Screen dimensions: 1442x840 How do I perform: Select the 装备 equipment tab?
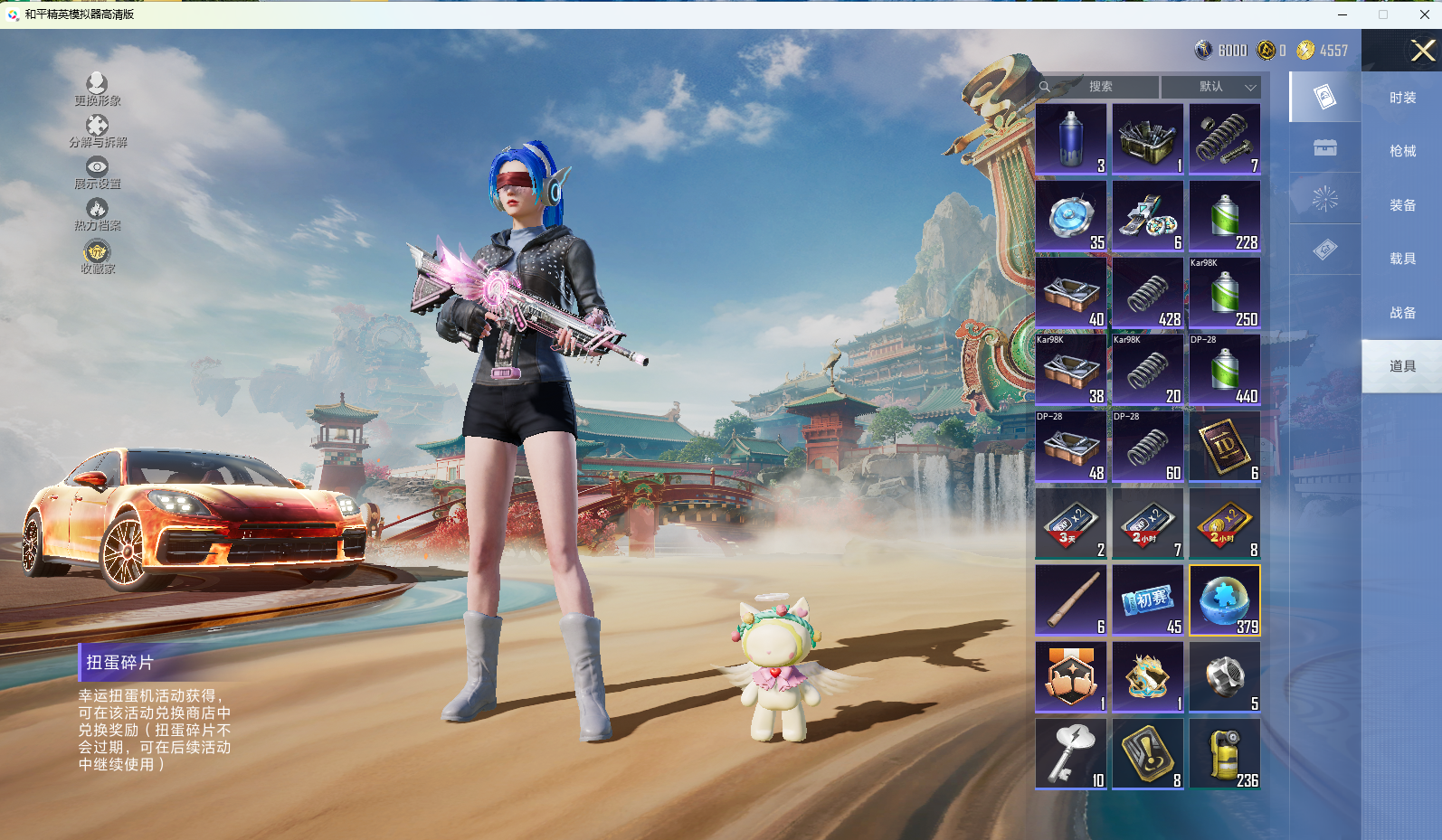[1402, 205]
